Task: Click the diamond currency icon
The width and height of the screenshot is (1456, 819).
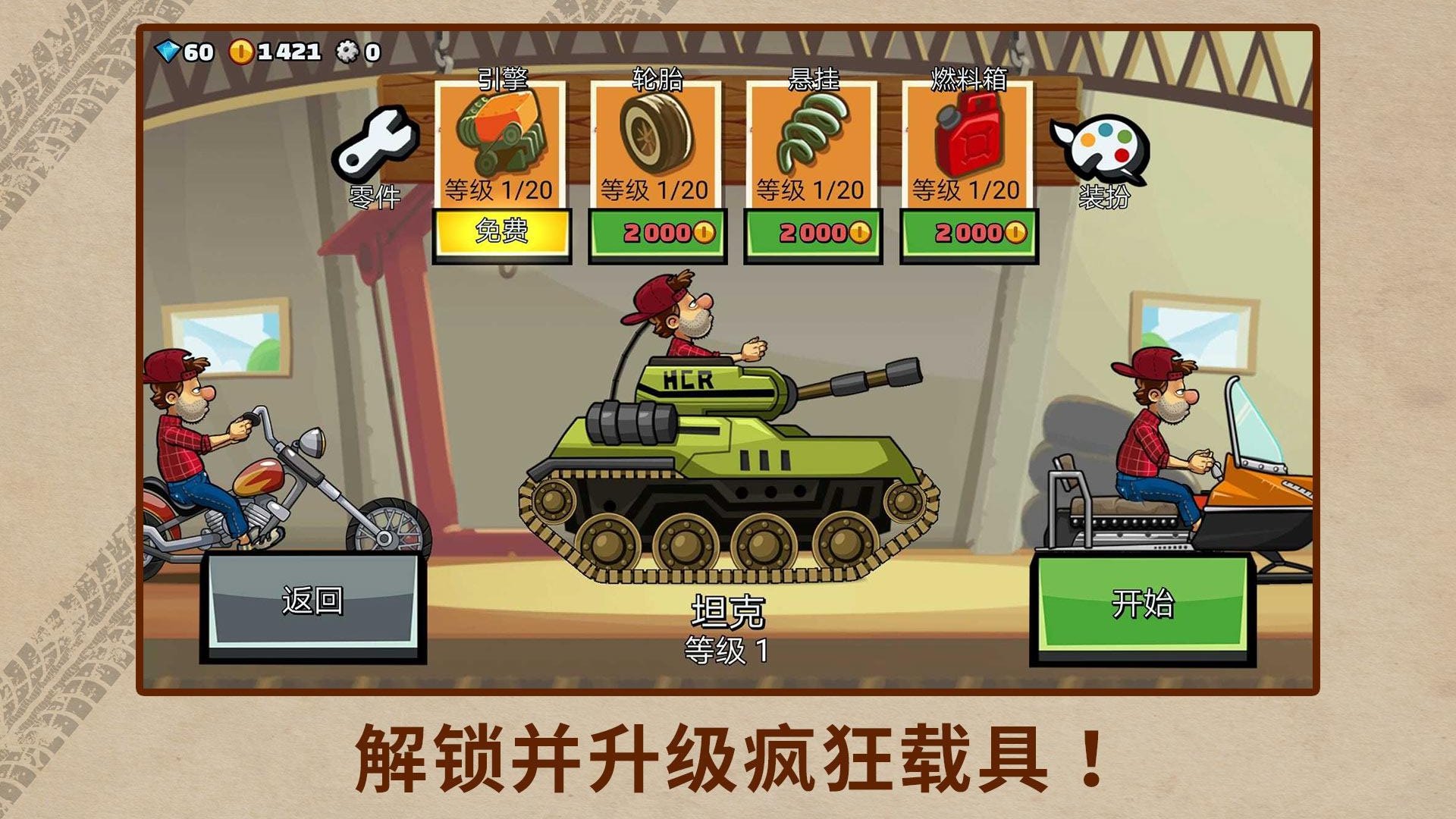Action: (167, 52)
